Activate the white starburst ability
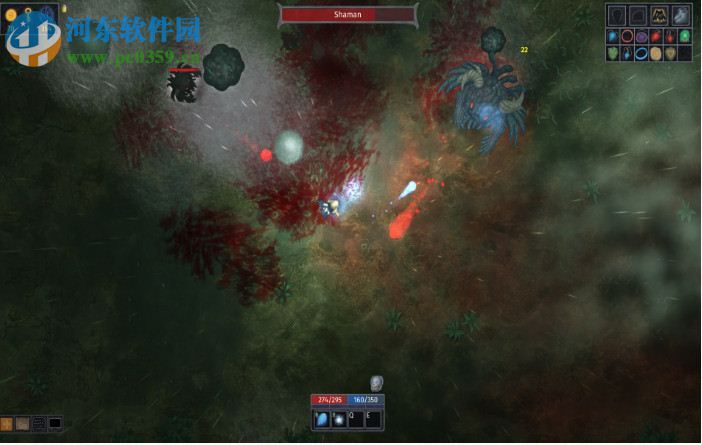 coord(339,420)
